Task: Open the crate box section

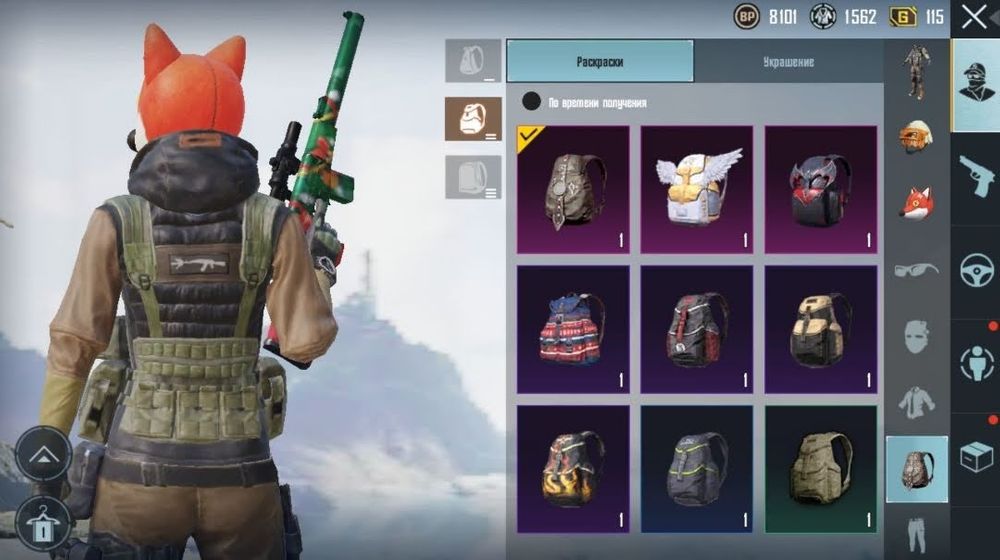Action: 975,457
